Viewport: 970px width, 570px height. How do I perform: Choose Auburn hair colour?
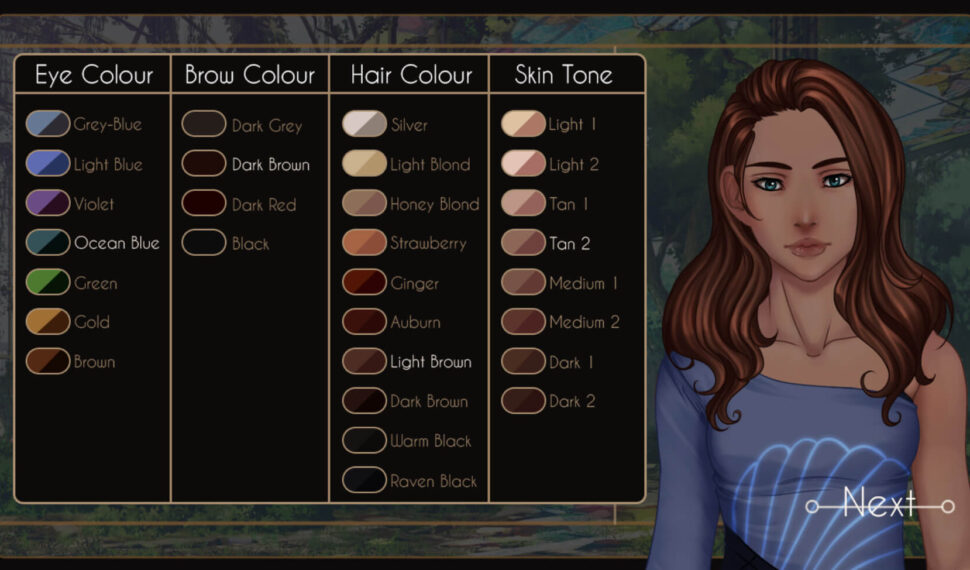pyautogui.click(x=364, y=322)
